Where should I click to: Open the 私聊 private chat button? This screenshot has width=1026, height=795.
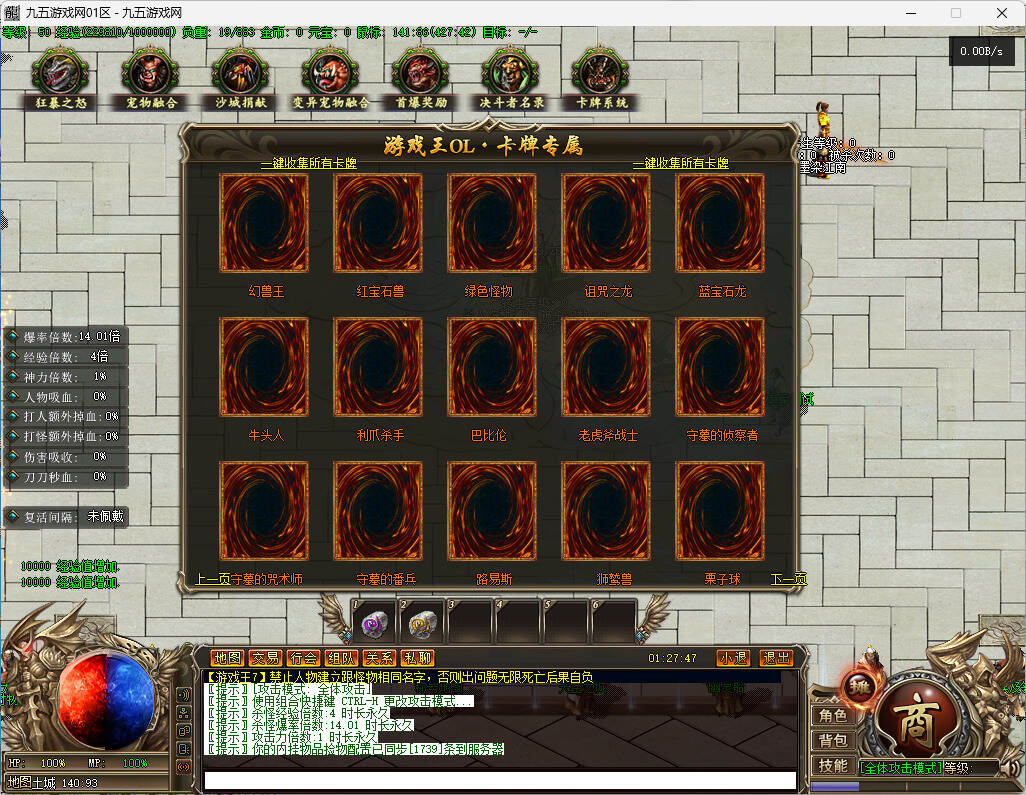417,658
